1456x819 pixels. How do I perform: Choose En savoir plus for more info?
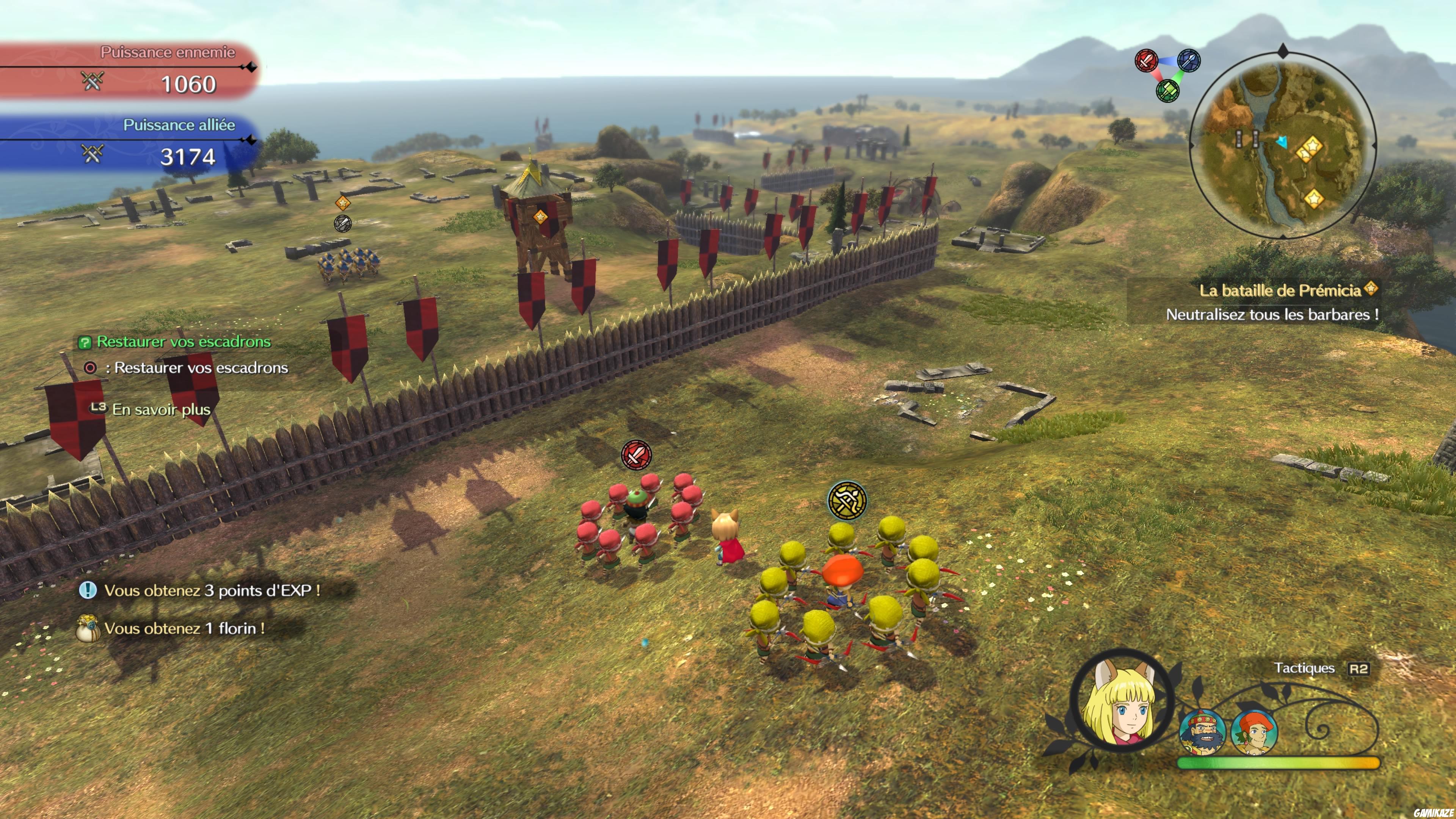[161, 409]
